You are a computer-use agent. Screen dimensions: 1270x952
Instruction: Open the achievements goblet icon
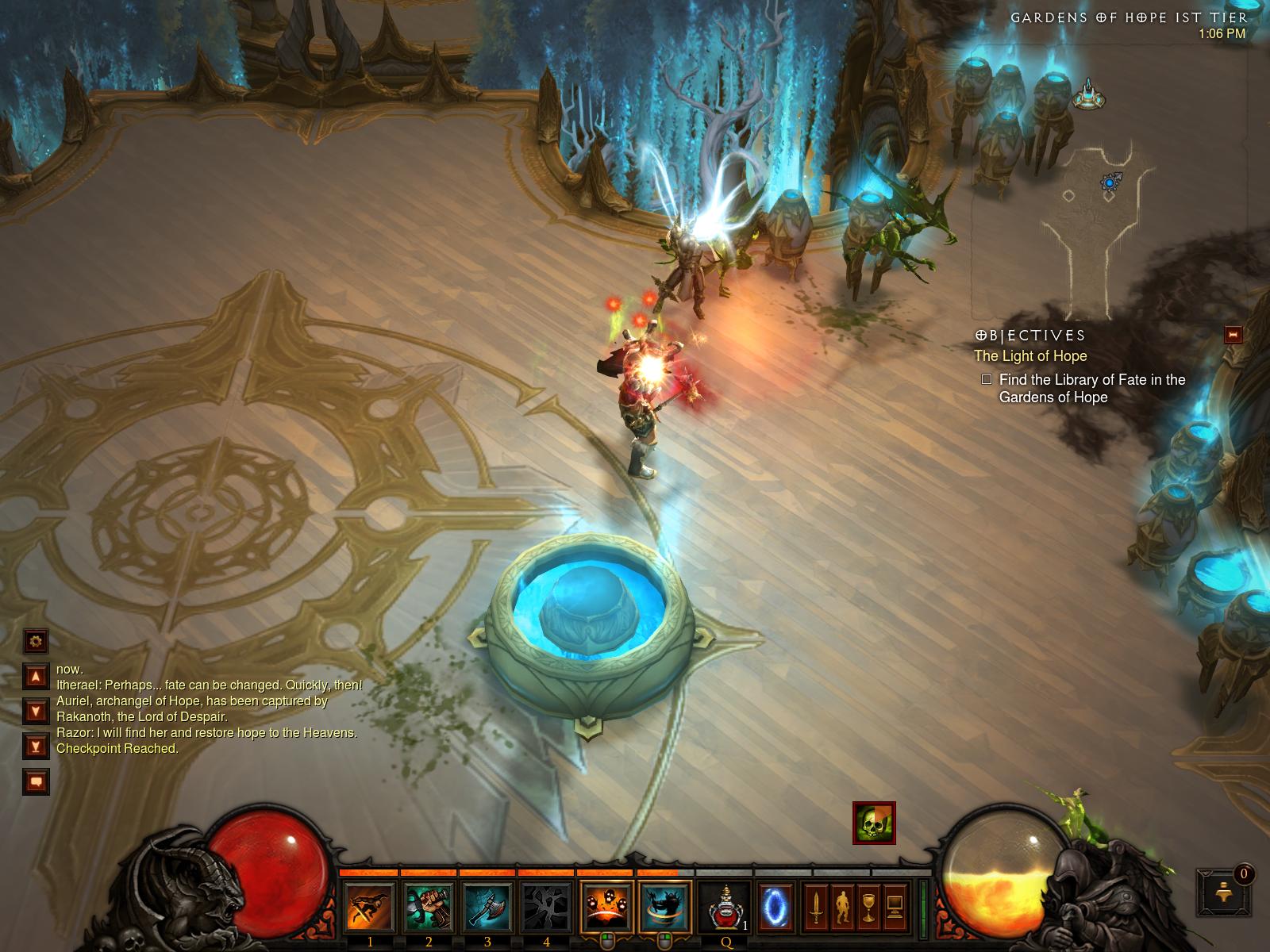[x=868, y=906]
